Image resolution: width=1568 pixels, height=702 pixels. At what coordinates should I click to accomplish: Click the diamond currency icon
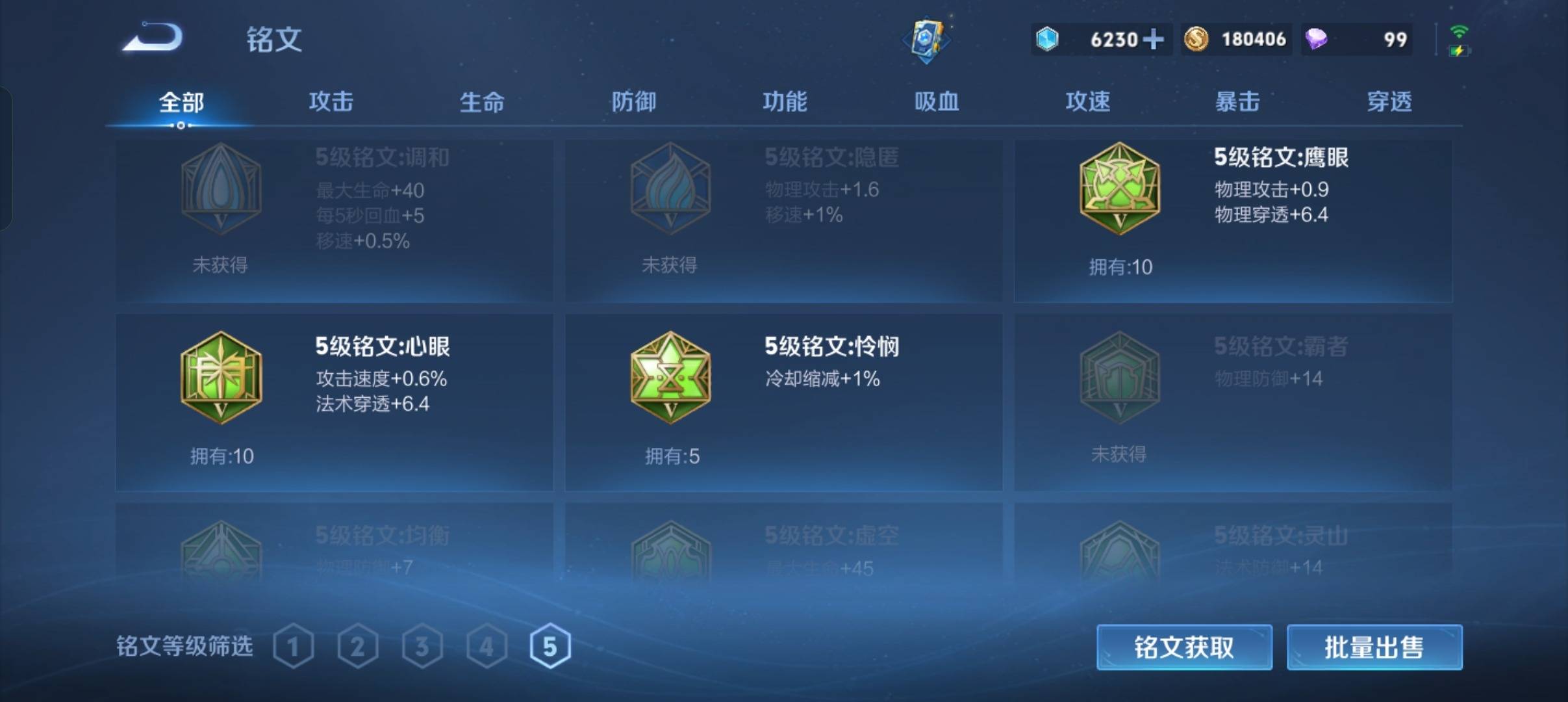click(1048, 40)
